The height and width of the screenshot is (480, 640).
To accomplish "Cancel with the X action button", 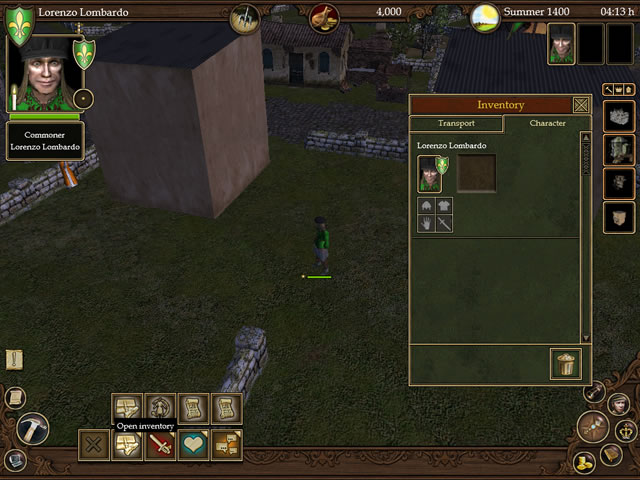I will pos(93,445).
